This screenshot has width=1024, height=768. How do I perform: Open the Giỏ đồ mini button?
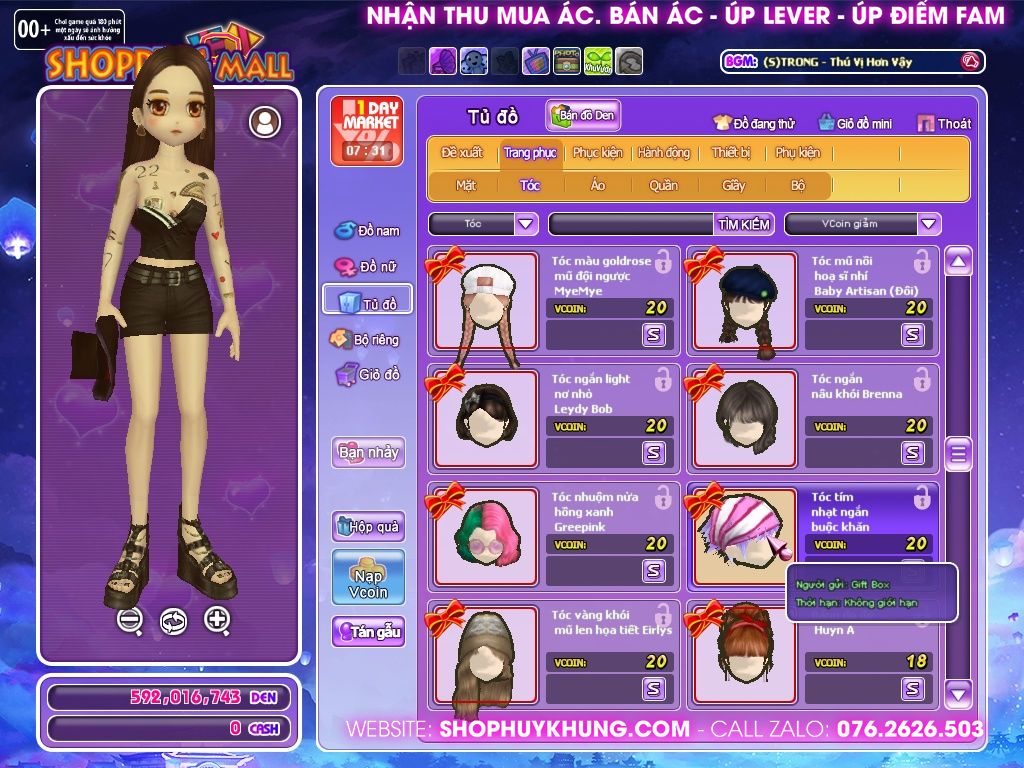[x=854, y=123]
